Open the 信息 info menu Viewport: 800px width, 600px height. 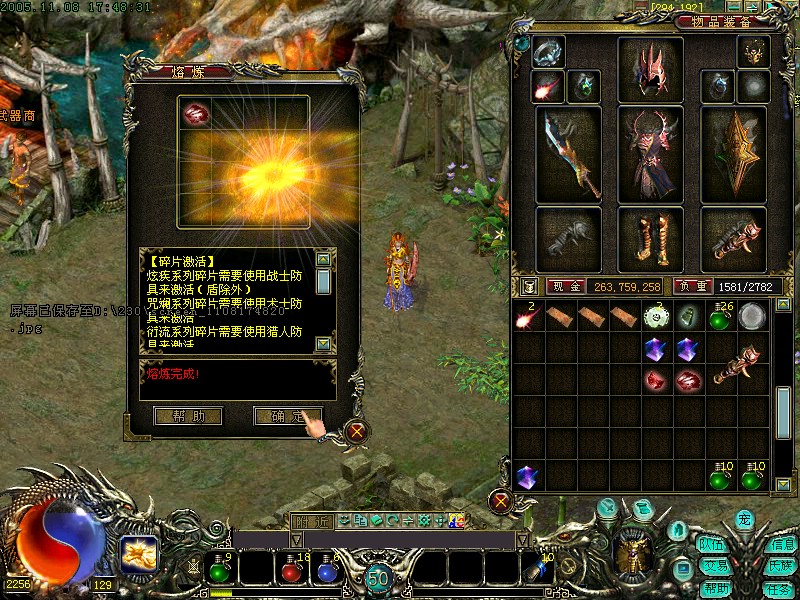pyautogui.click(x=780, y=545)
